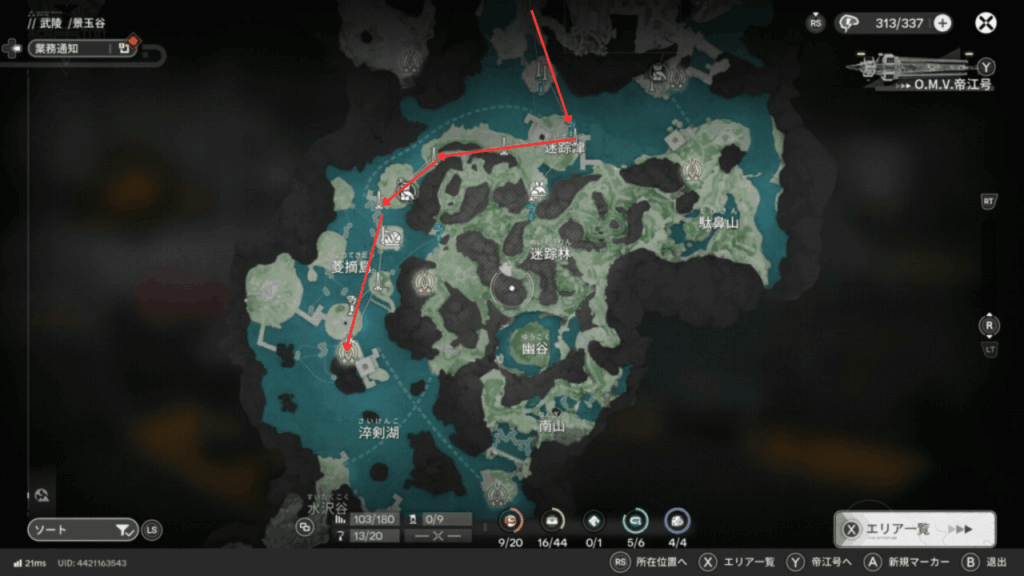
Task: Select the teleport marker west of 駄鼻山
Action: [x=692, y=171]
